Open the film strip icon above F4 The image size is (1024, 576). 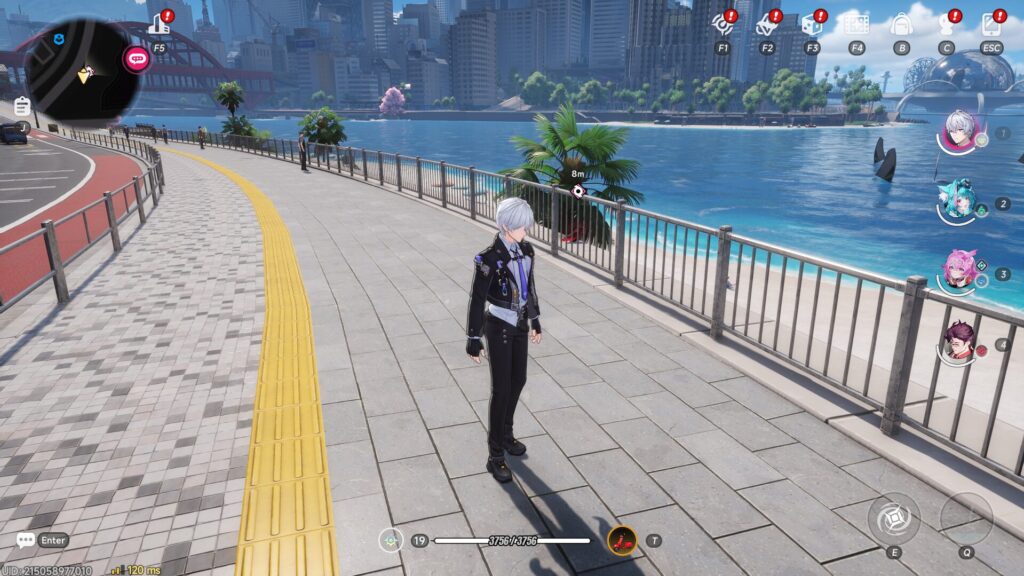(x=856, y=25)
